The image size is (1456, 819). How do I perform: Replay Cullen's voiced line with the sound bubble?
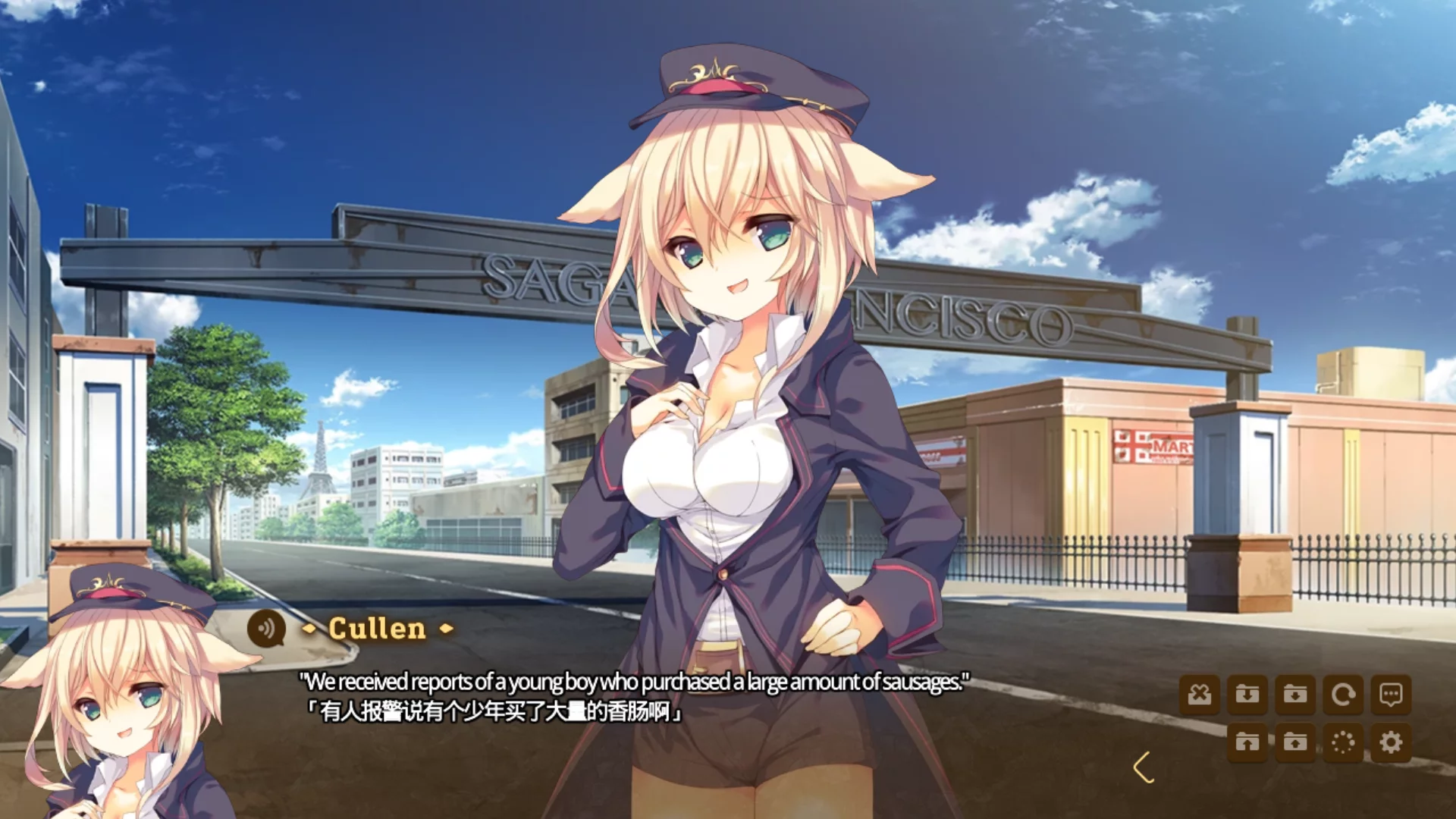tap(264, 629)
